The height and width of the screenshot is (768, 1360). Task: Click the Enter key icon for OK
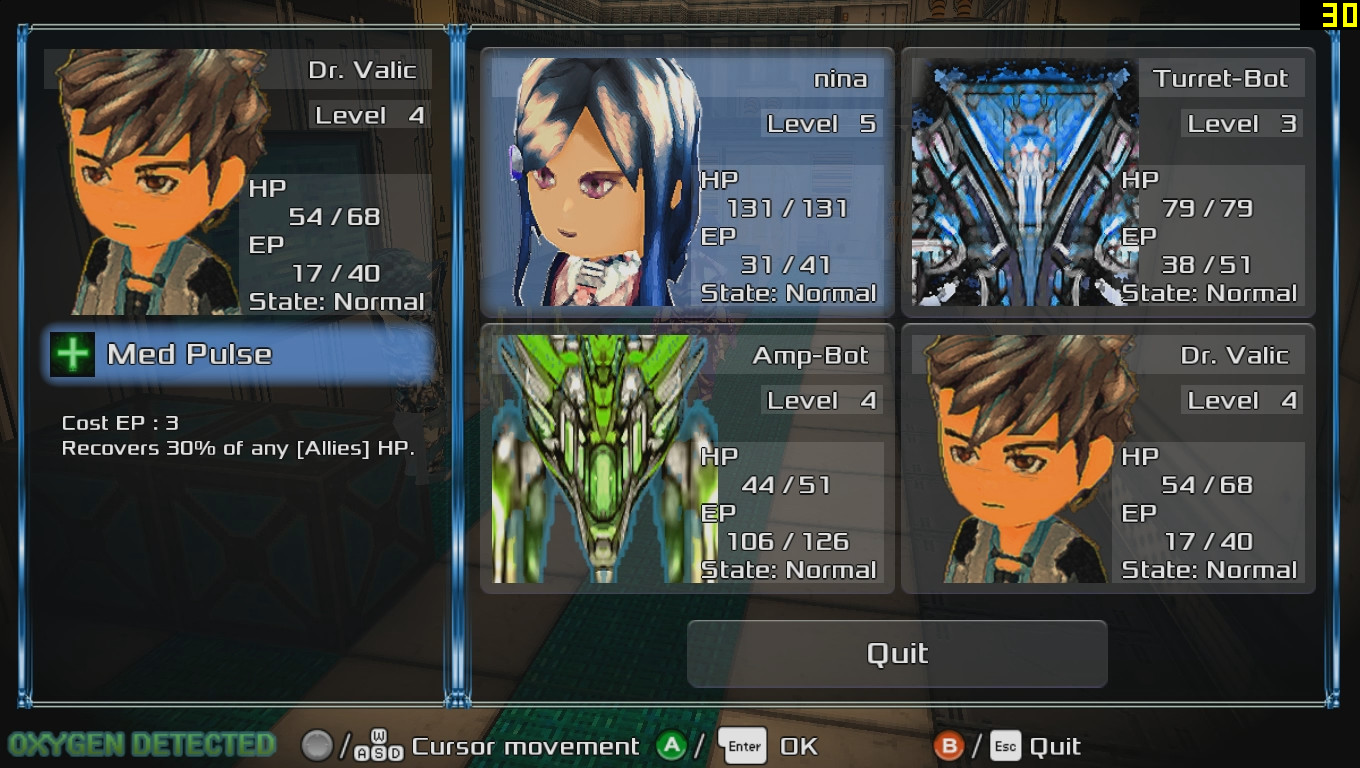(743, 745)
